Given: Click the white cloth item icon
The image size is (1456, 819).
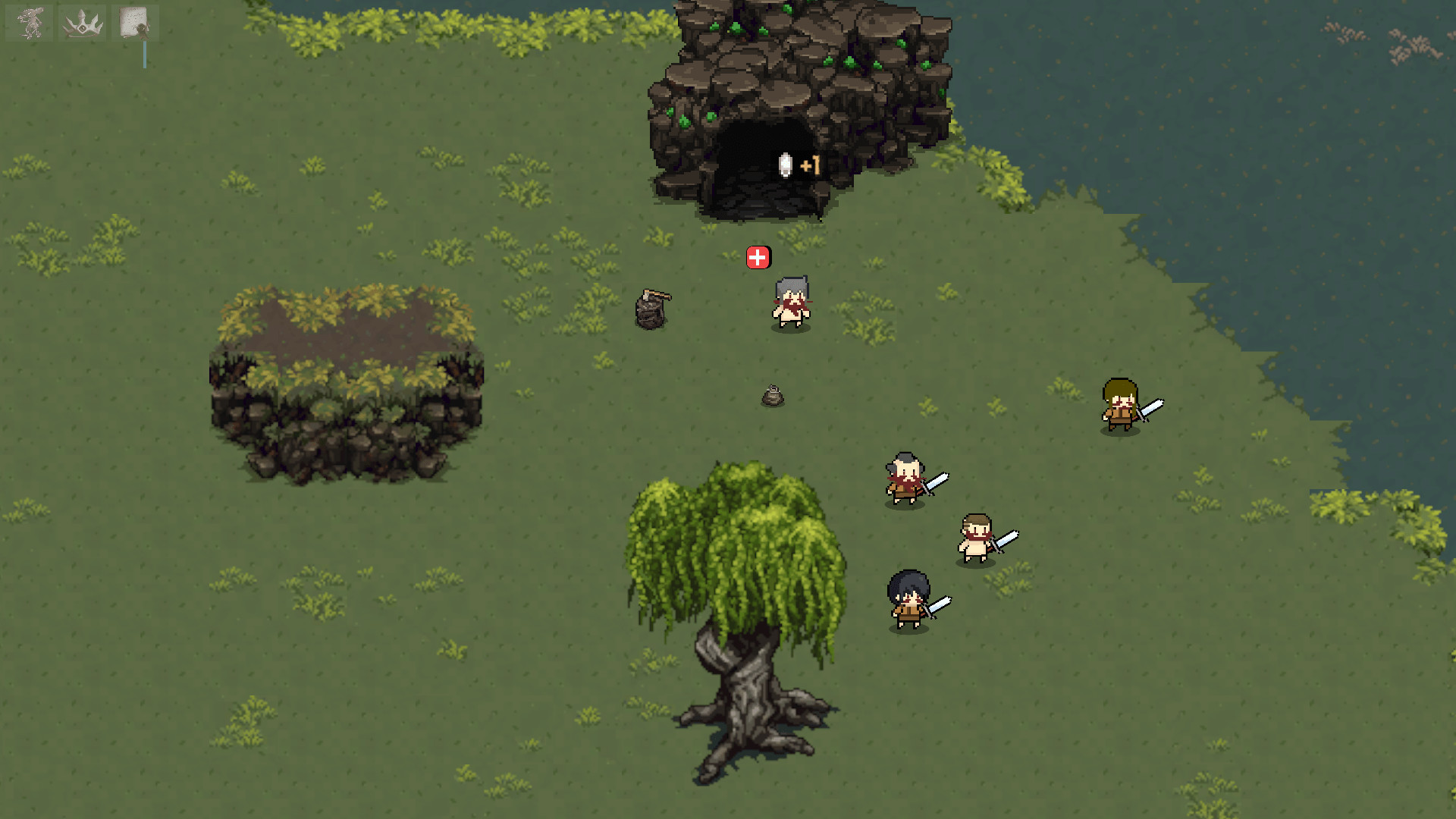Looking at the screenshot, I should (x=783, y=166).
